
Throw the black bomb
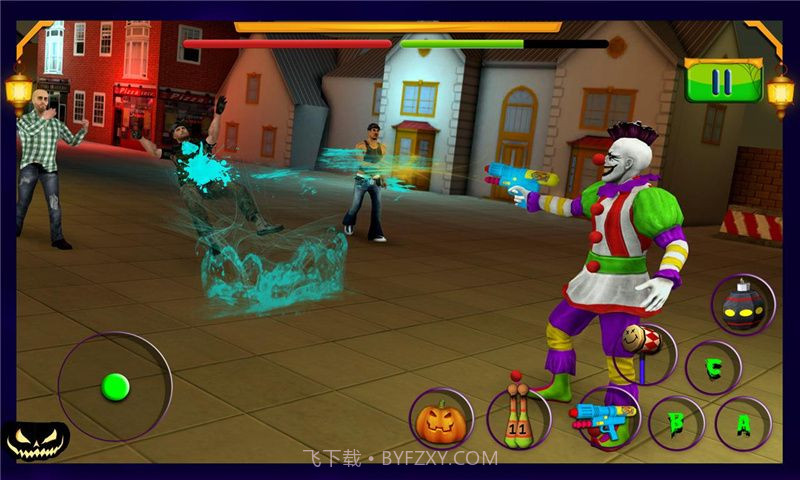[x=743, y=304]
